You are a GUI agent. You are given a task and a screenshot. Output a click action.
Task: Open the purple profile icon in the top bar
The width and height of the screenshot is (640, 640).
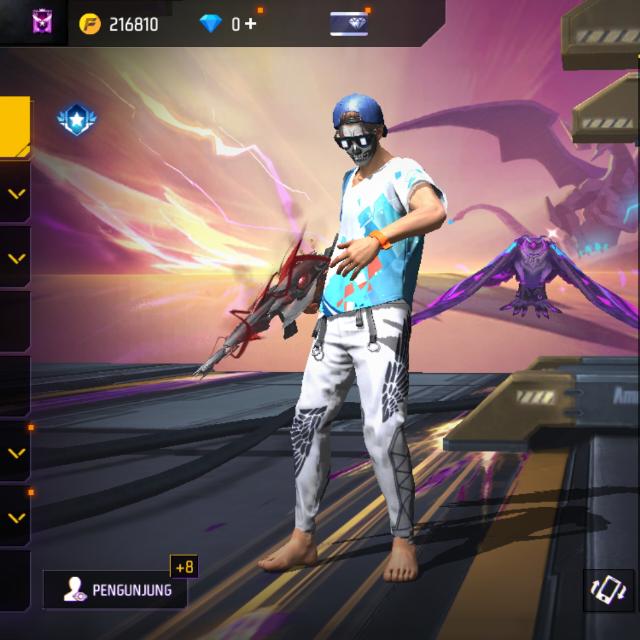(x=43, y=22)
